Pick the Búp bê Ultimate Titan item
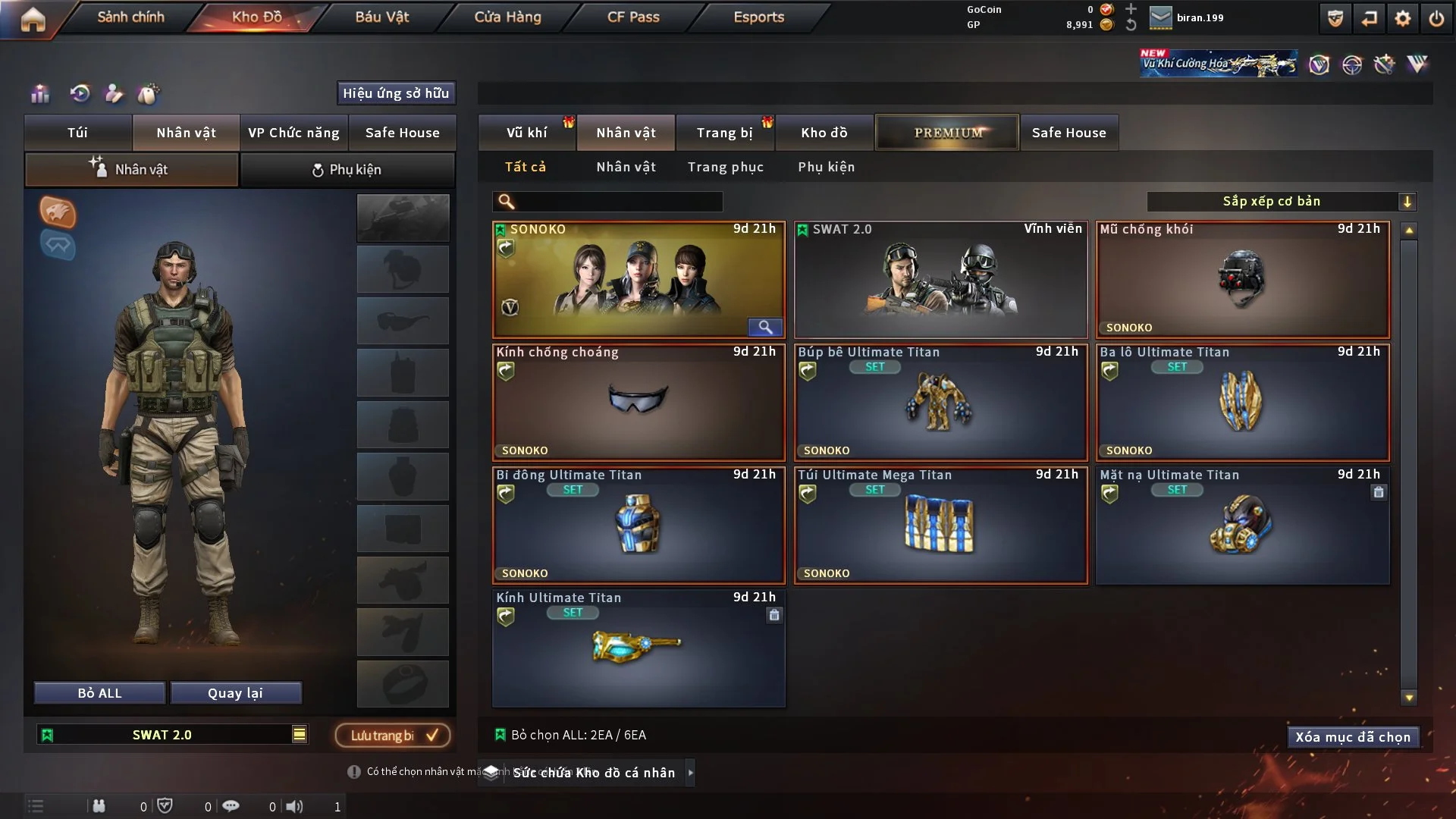 [940, 403]
